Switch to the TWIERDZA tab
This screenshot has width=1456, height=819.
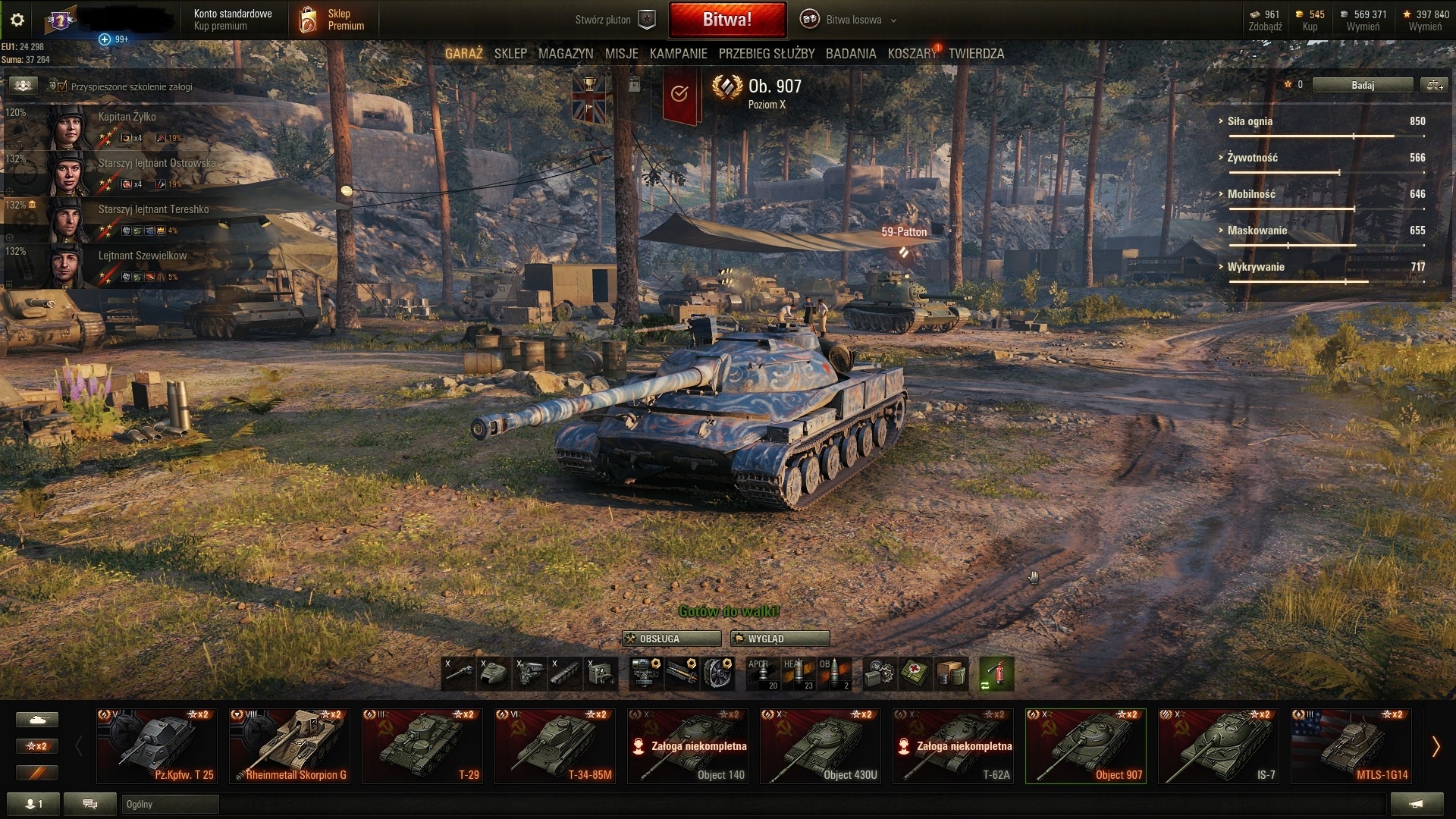976,54
